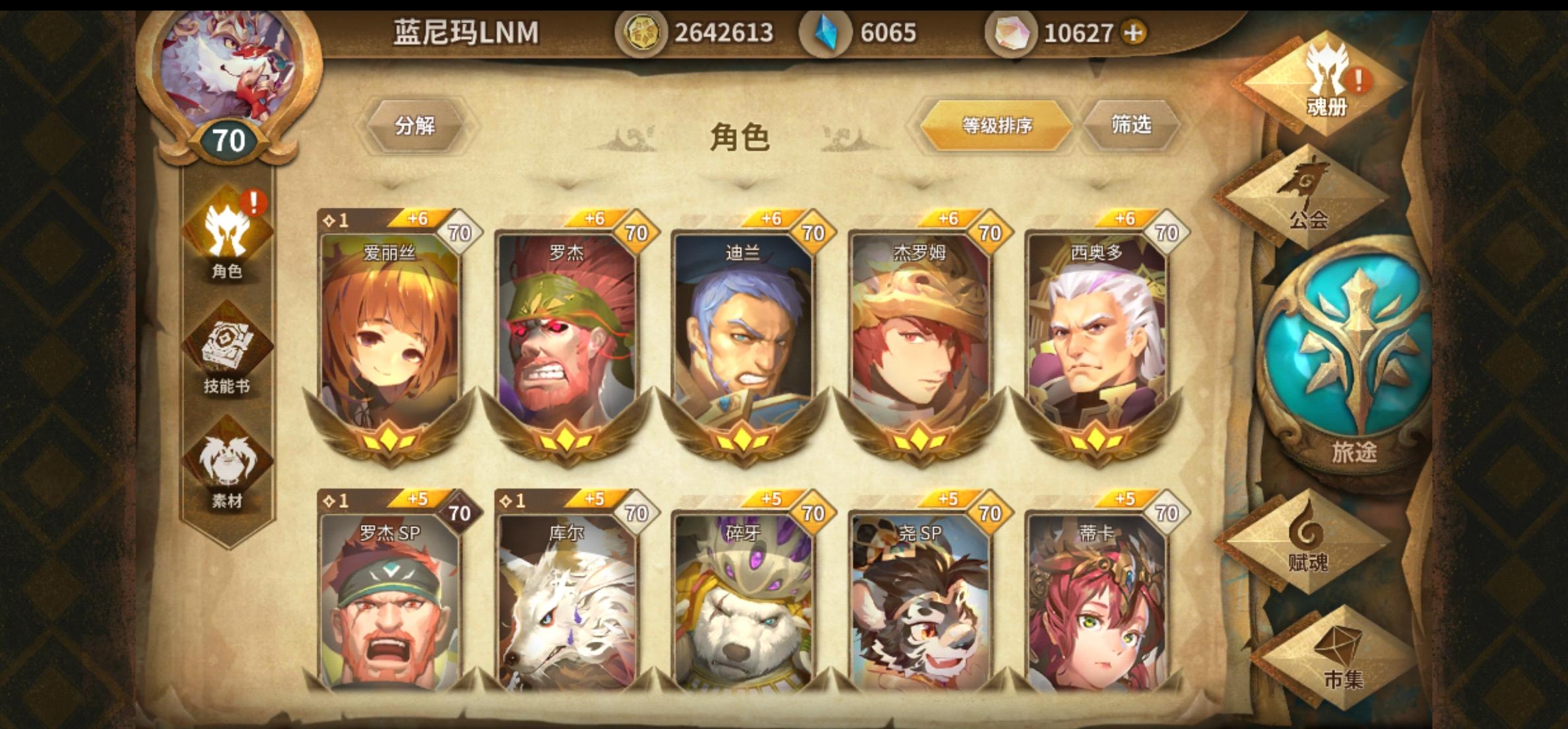The image size is (1568, 729).
Task: Open the gem top-up plus button
Action: pos(1134,30)
